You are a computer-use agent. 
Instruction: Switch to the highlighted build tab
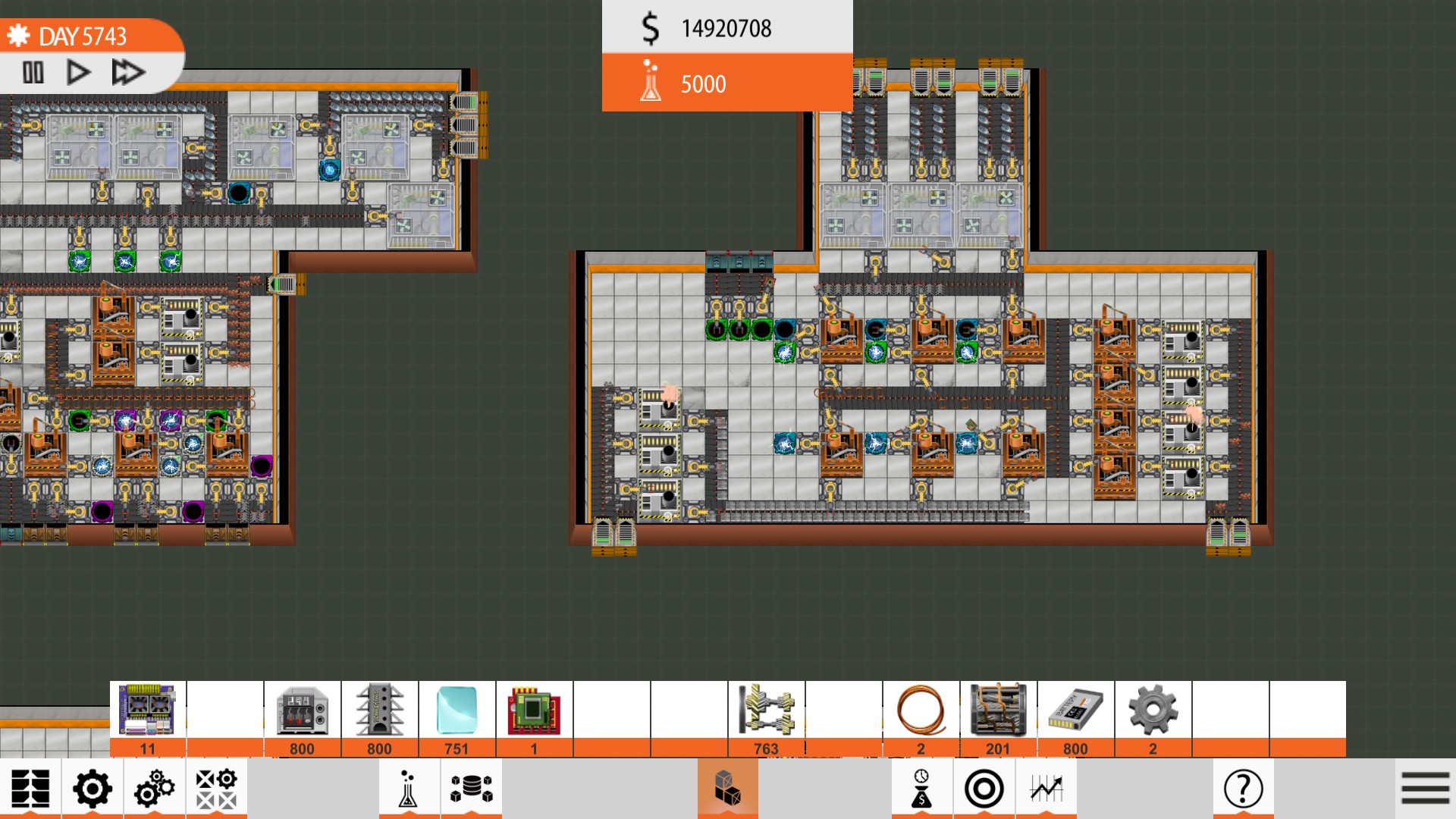coord(727,789)
